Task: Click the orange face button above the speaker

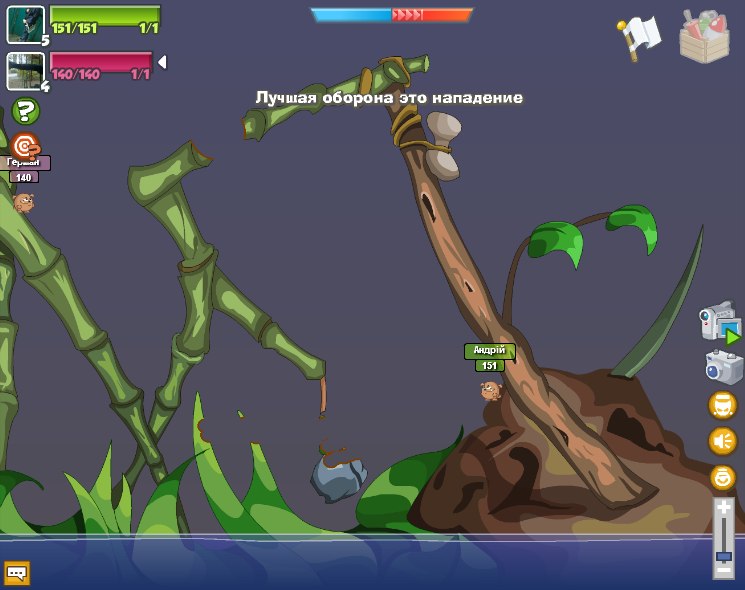Action: (722, 405)
